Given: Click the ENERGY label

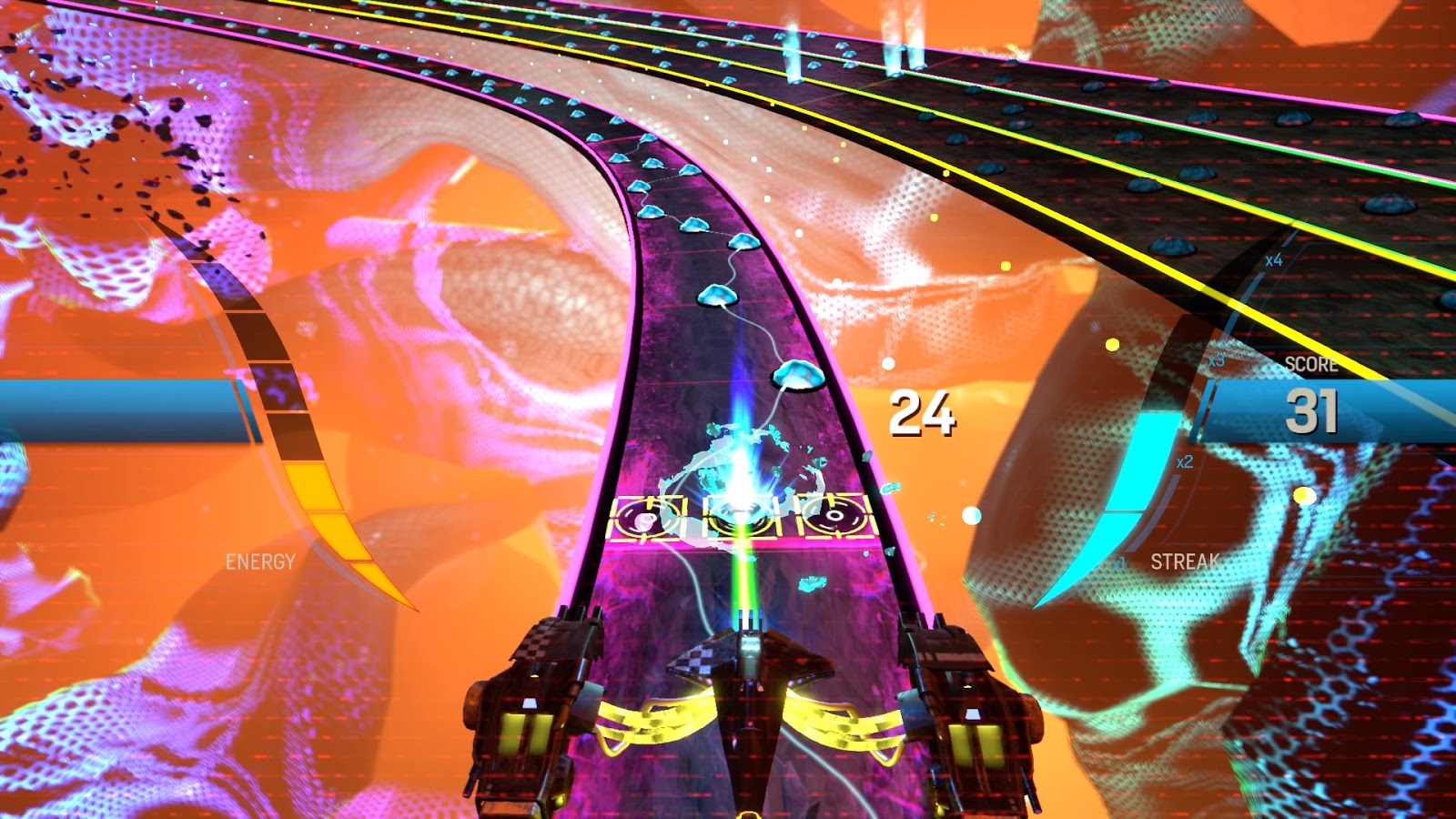Looking at the screenshot, I should 261,560.
